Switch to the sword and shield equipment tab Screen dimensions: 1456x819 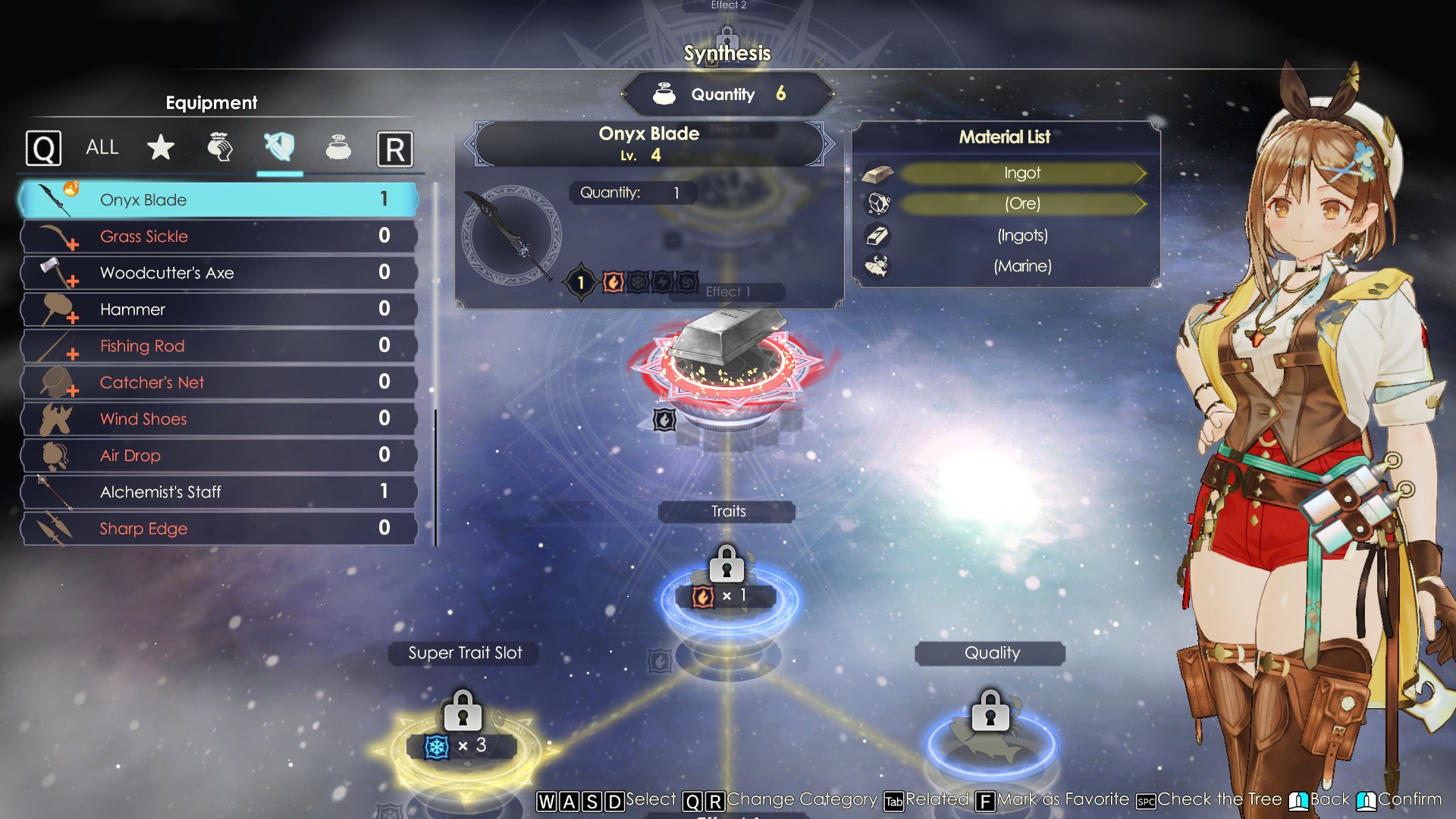click(279, 147)
